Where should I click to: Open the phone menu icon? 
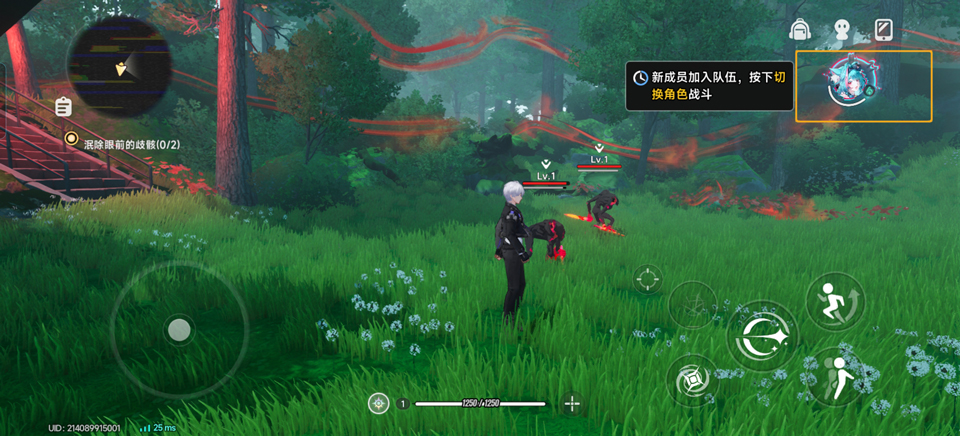tap(883, 30)
